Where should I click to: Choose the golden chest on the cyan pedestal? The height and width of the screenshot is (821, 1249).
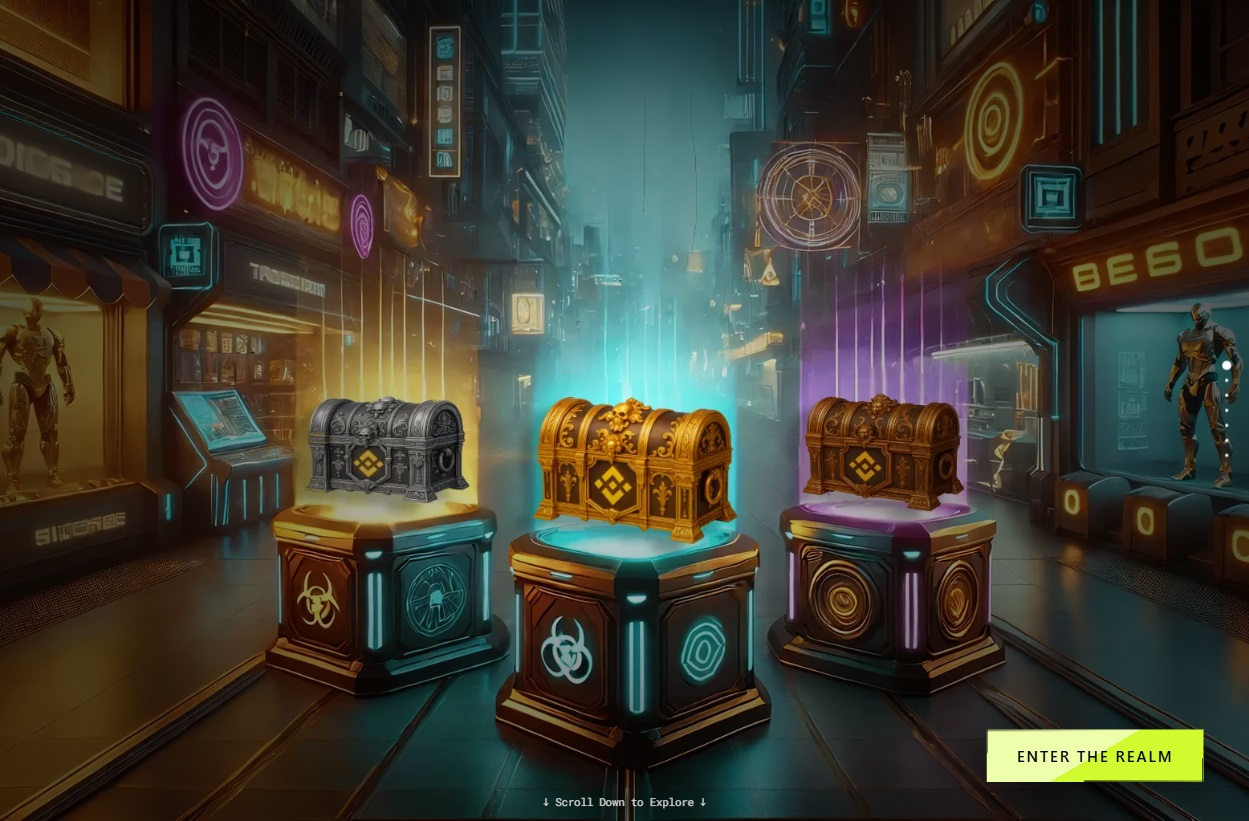coord(635,468)
